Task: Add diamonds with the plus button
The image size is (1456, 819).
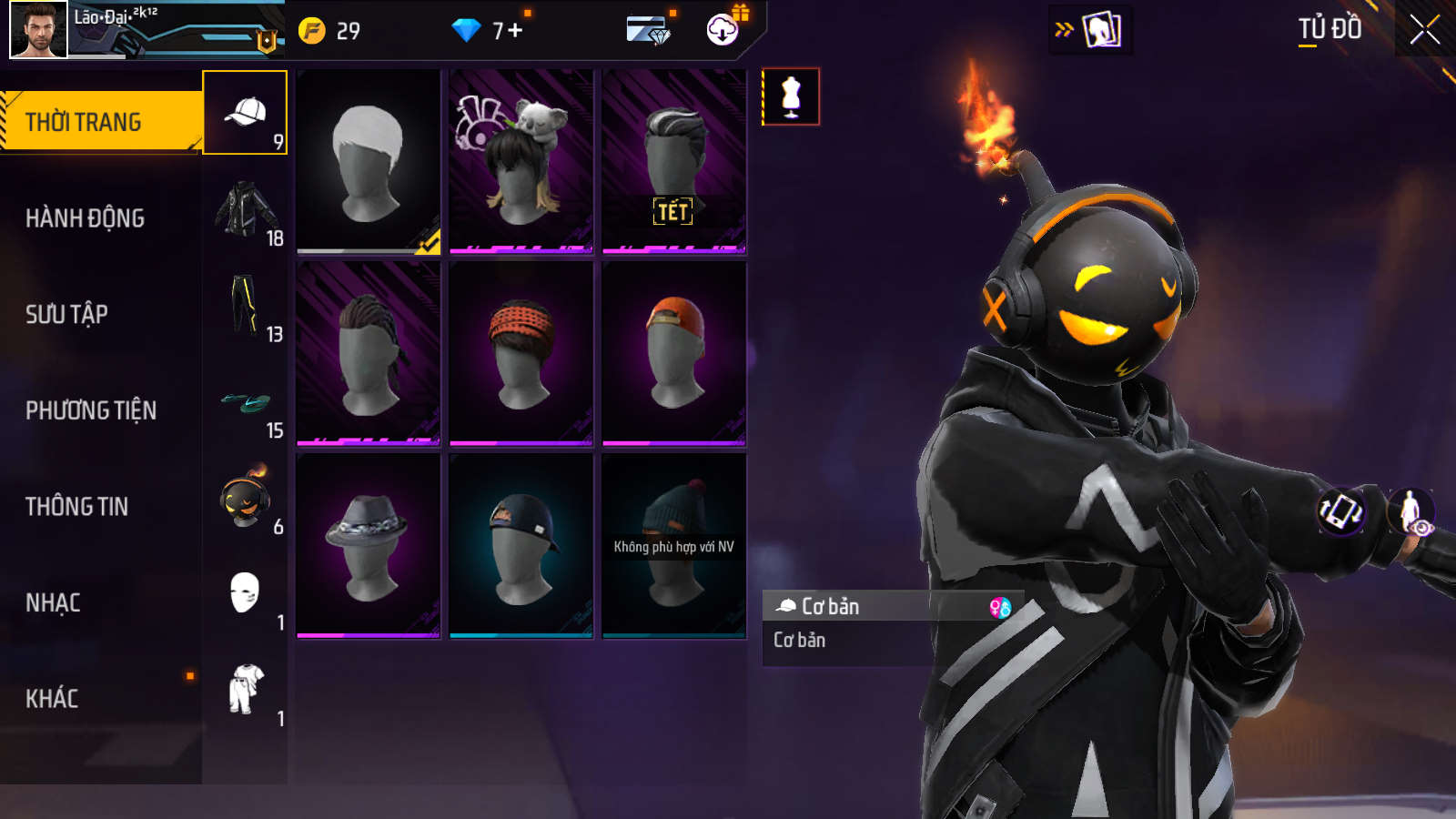Action: pyautogui.click(x=515, y=31)
